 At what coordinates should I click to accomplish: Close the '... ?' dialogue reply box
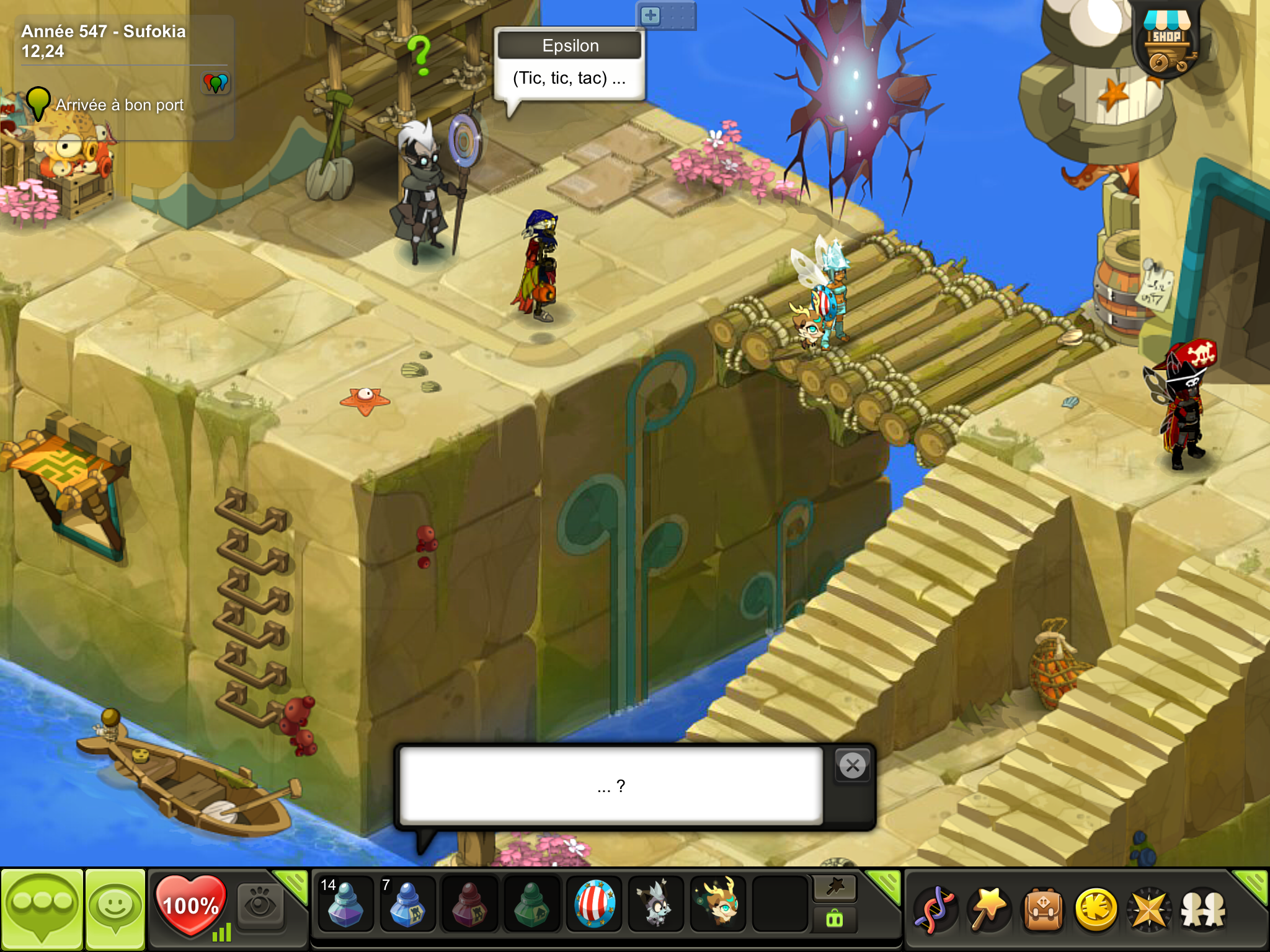(853, 766)
